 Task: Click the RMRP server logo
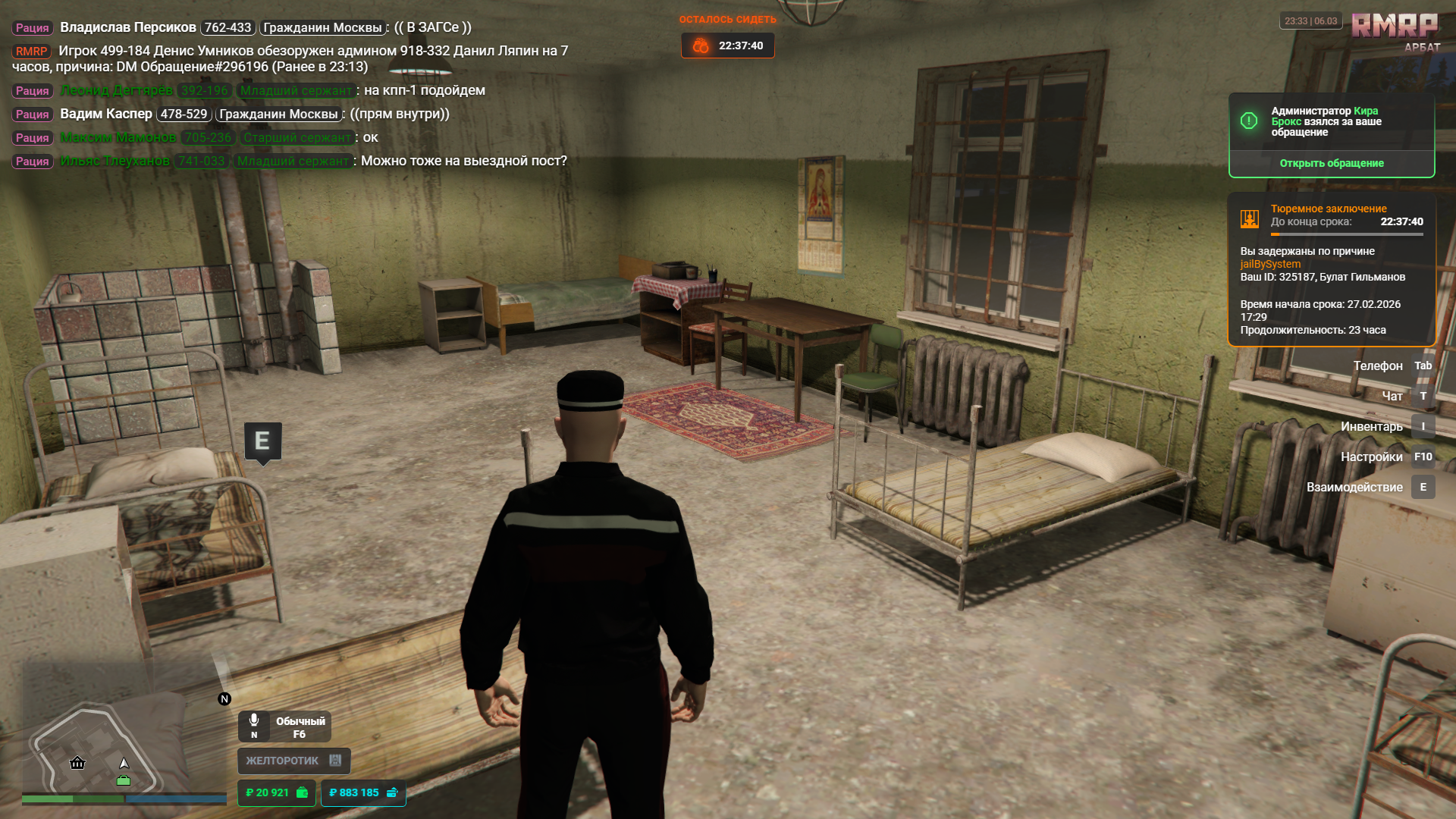pyautogui.click(x=1395, y=27)
